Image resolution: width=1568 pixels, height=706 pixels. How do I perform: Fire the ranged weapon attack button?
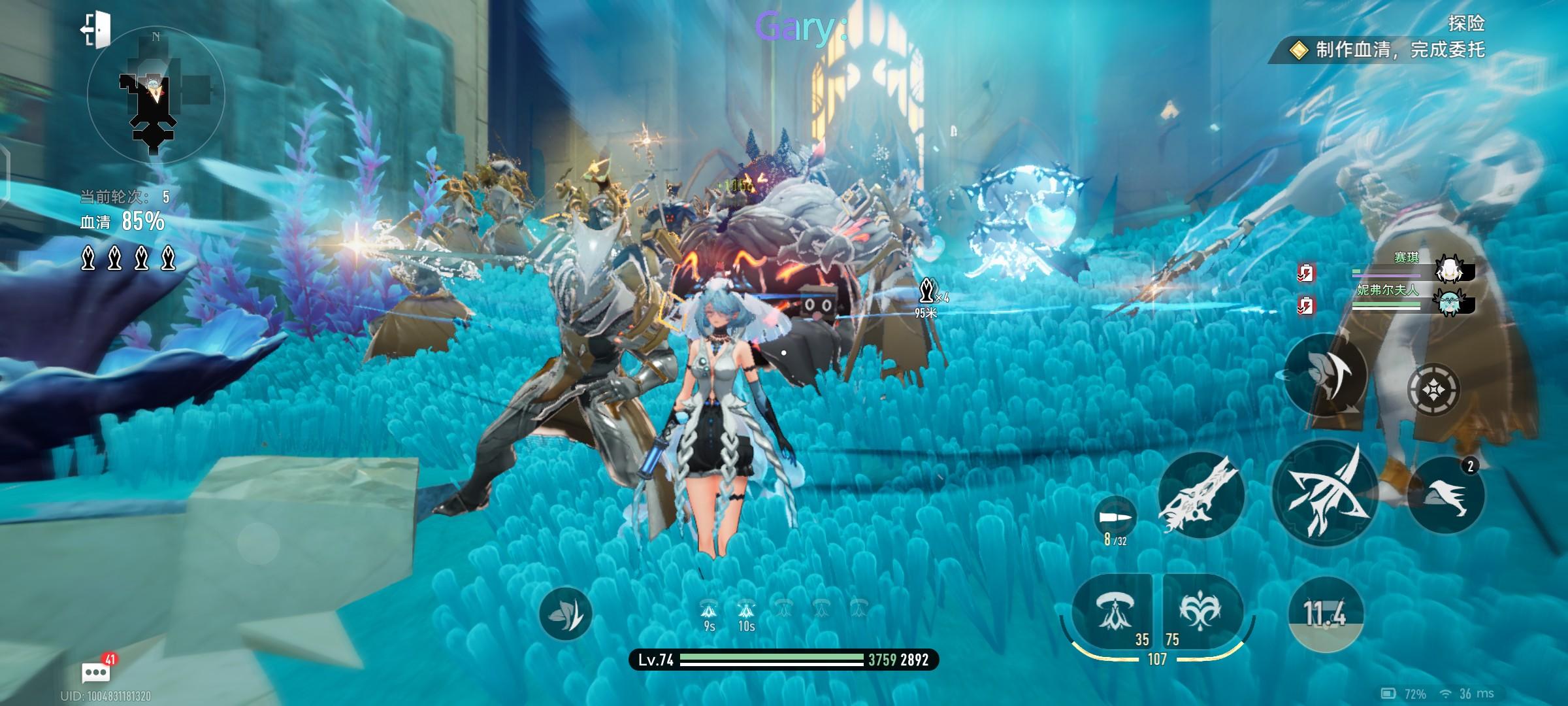(x=1201, y=495)
